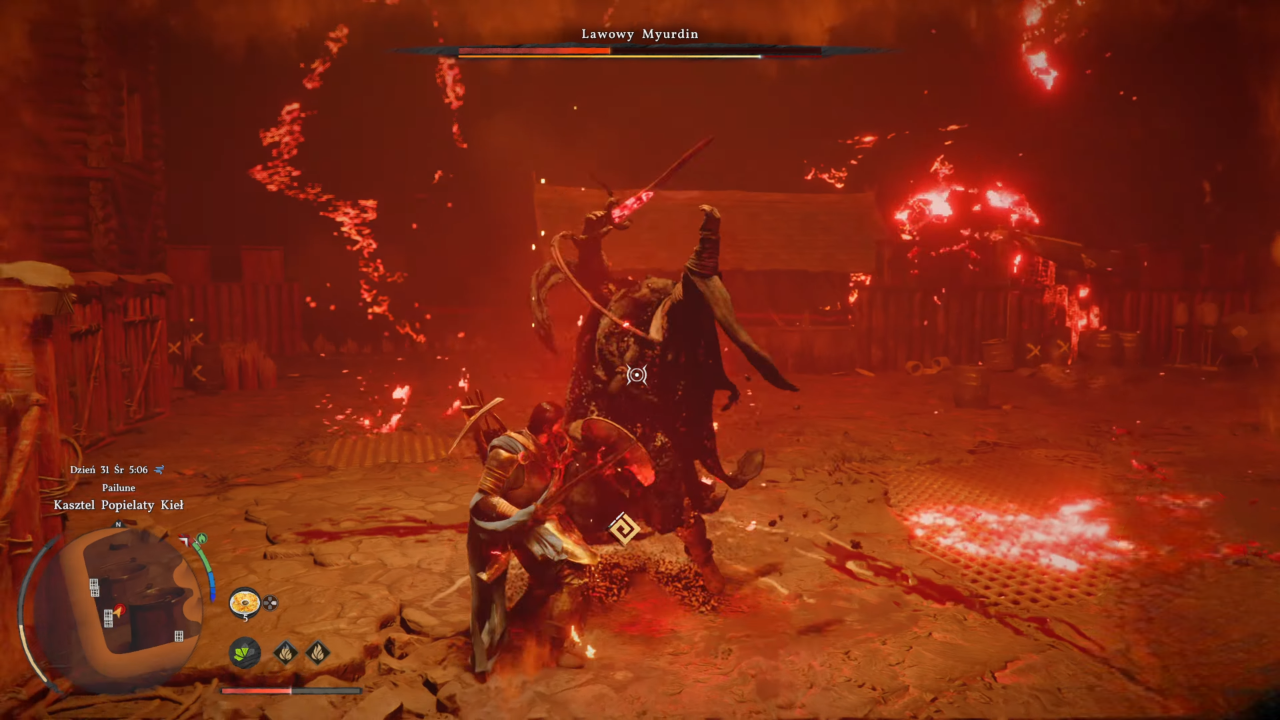Activate the green leaf ability icon
Image resolution: width=1280 pixels, height=720 pixels.
click(x=244, y=653)
